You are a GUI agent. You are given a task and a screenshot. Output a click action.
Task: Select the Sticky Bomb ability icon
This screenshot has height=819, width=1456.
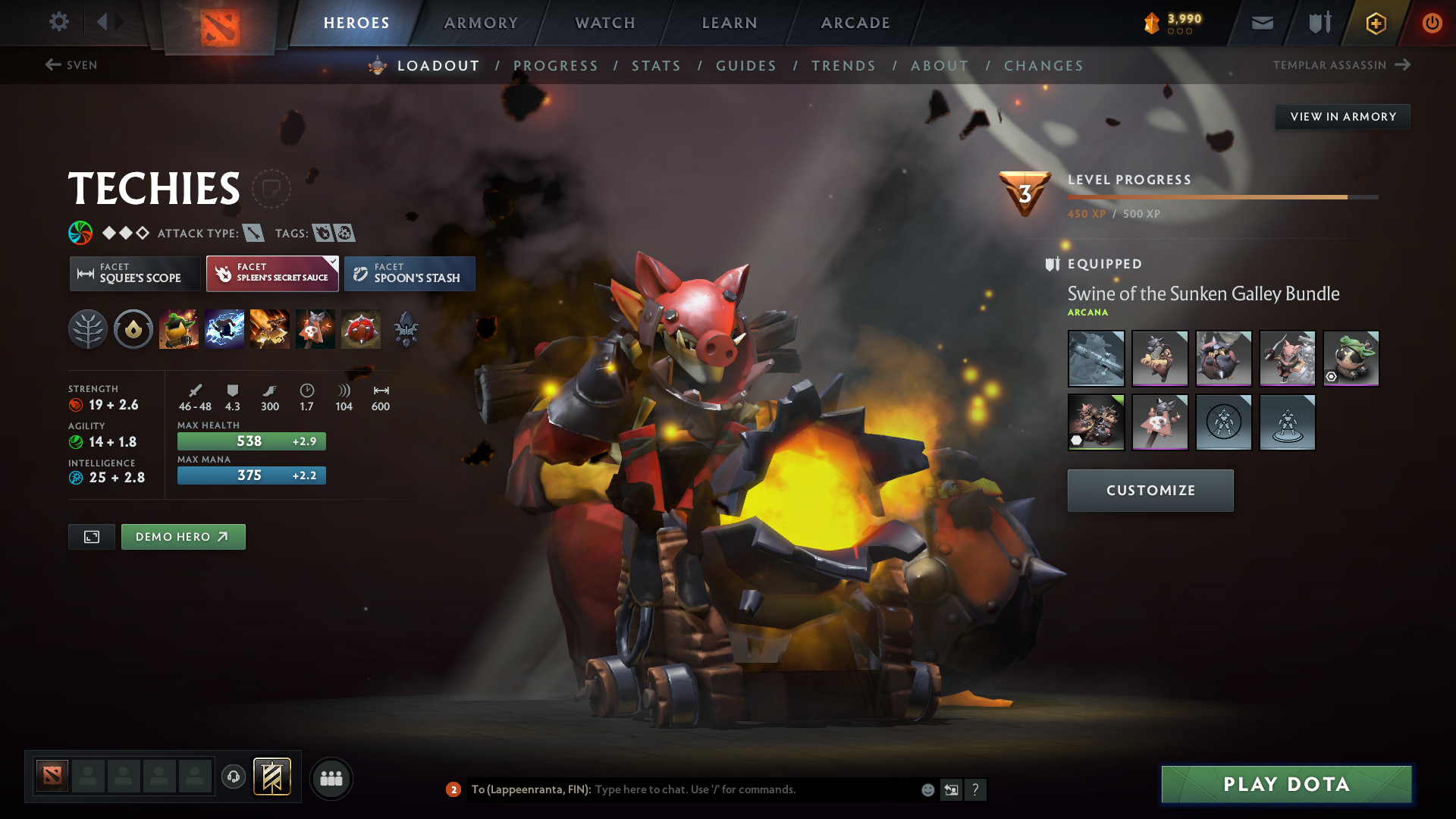(179, 329)
